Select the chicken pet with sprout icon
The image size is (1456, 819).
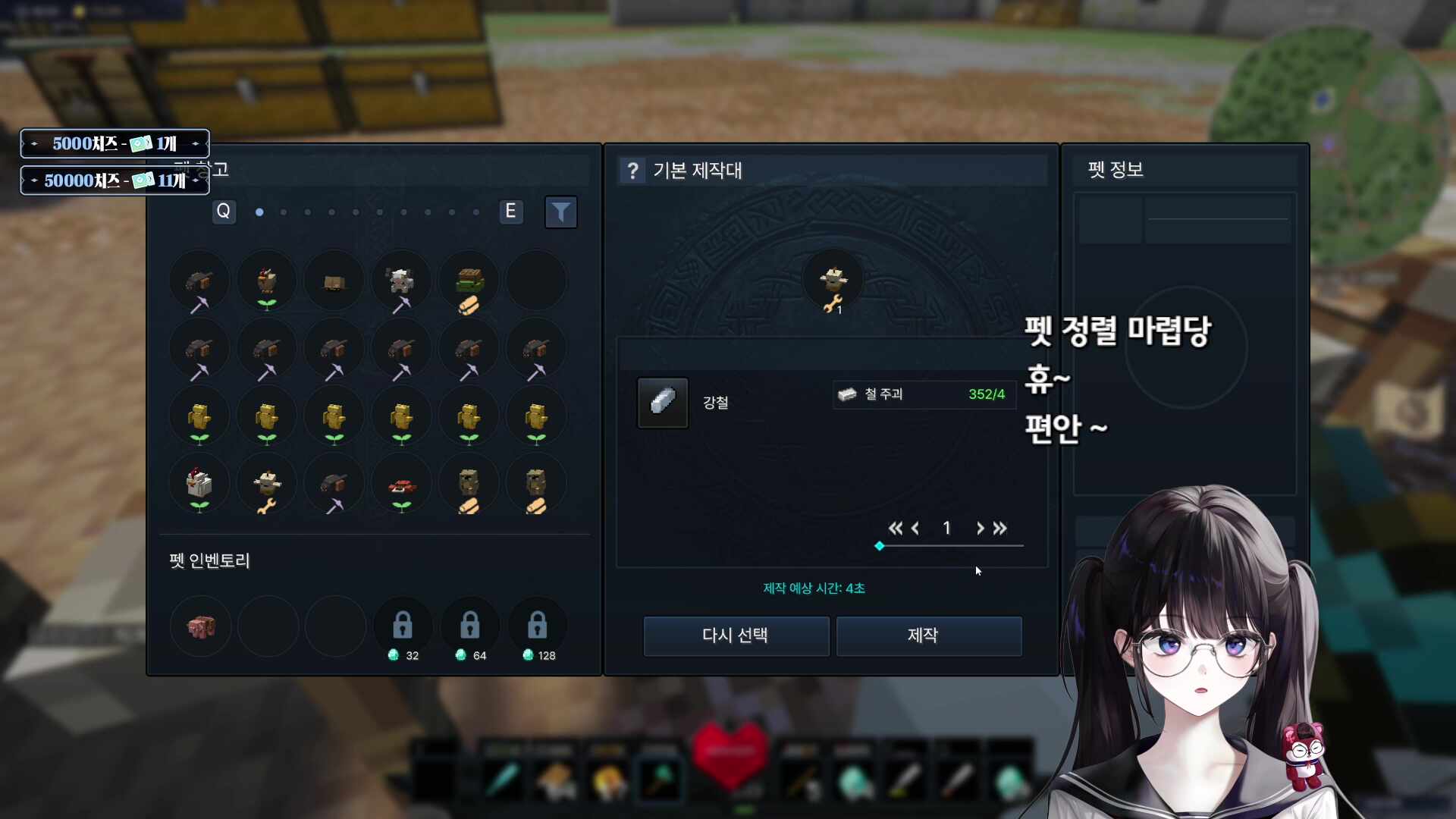click(266, 281)
